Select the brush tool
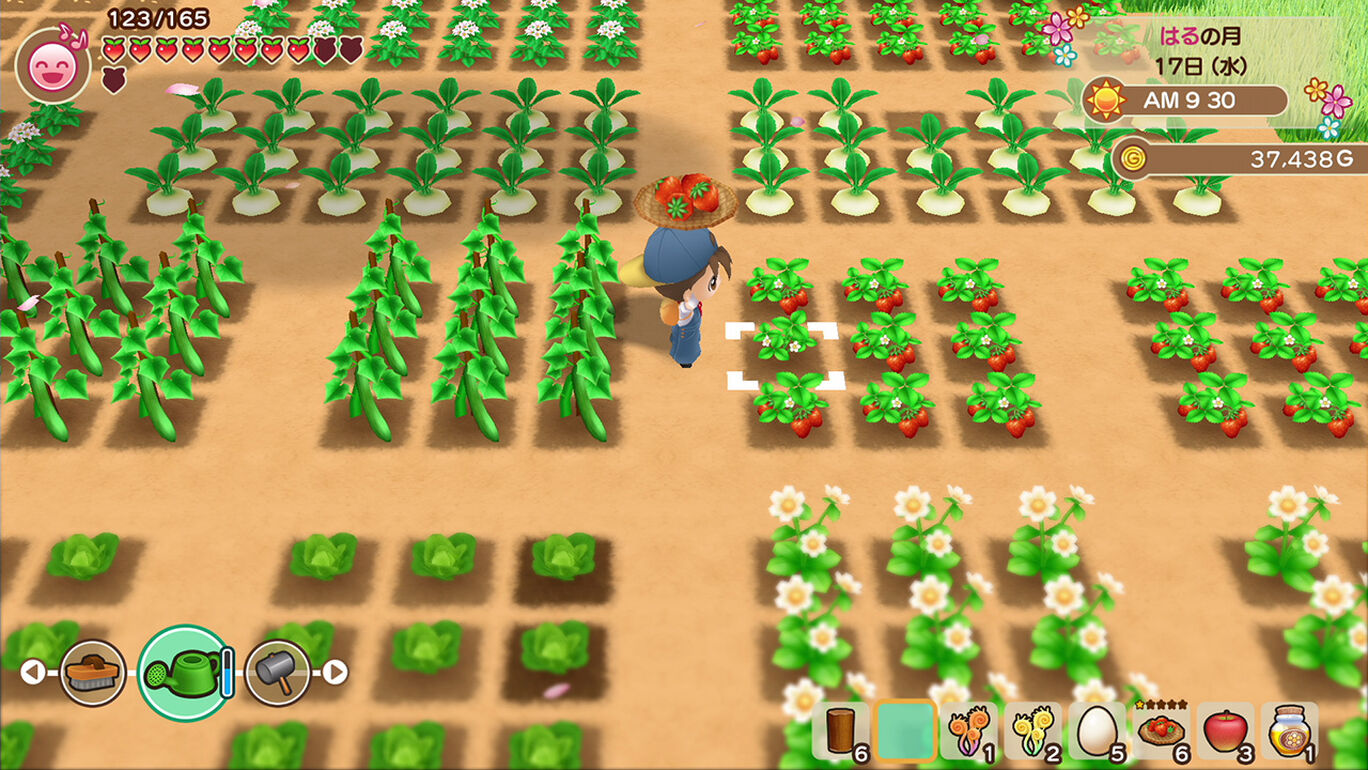Image resolution: width=1368 pixels, height=770 pixels. pyautogui.click(x=92, y=672)
